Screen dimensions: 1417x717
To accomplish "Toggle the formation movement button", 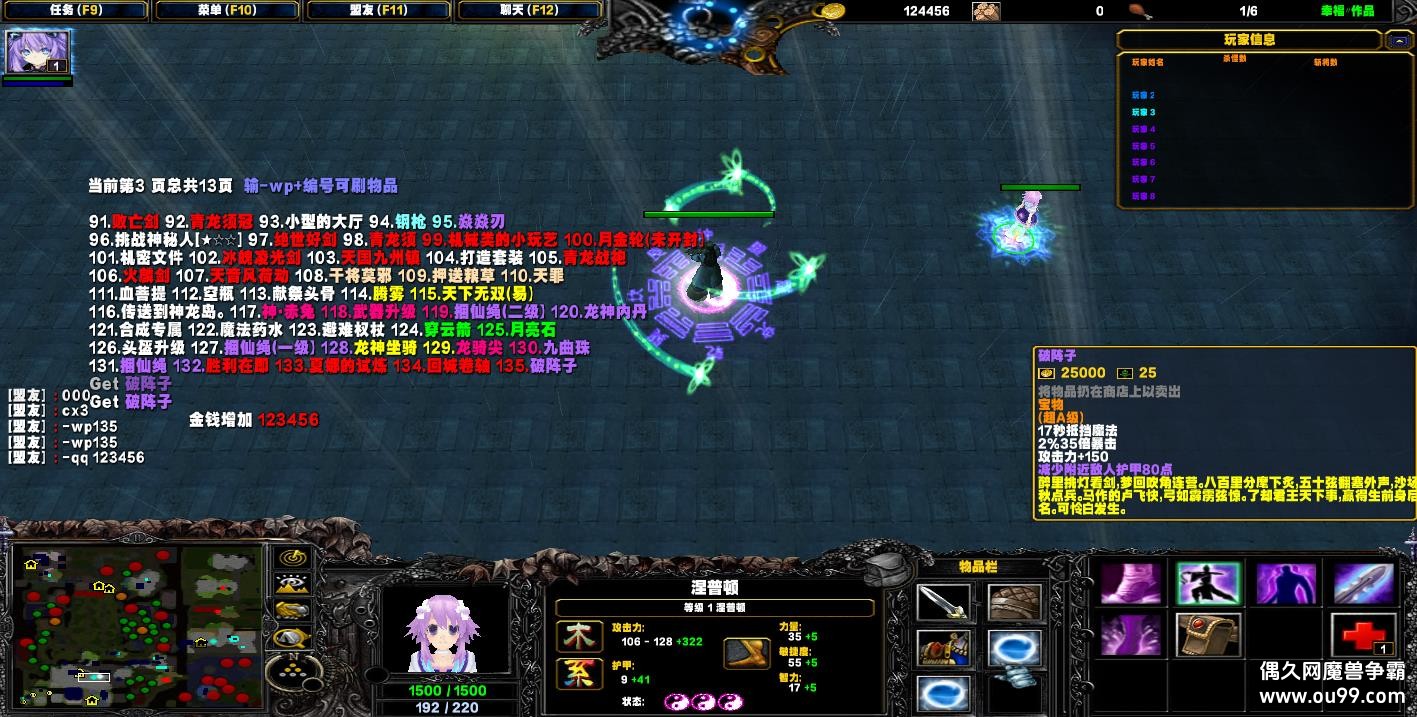I will (292, 668).
